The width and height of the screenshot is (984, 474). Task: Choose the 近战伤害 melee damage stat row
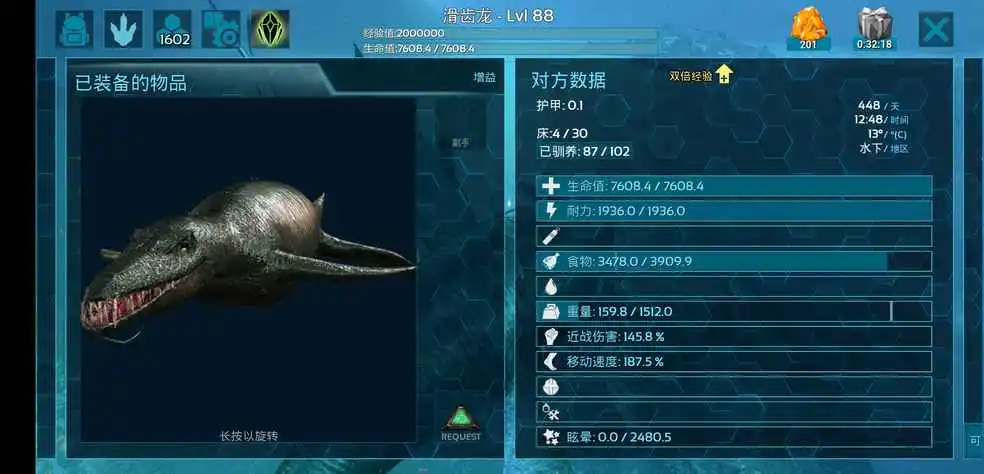point(734,336)
